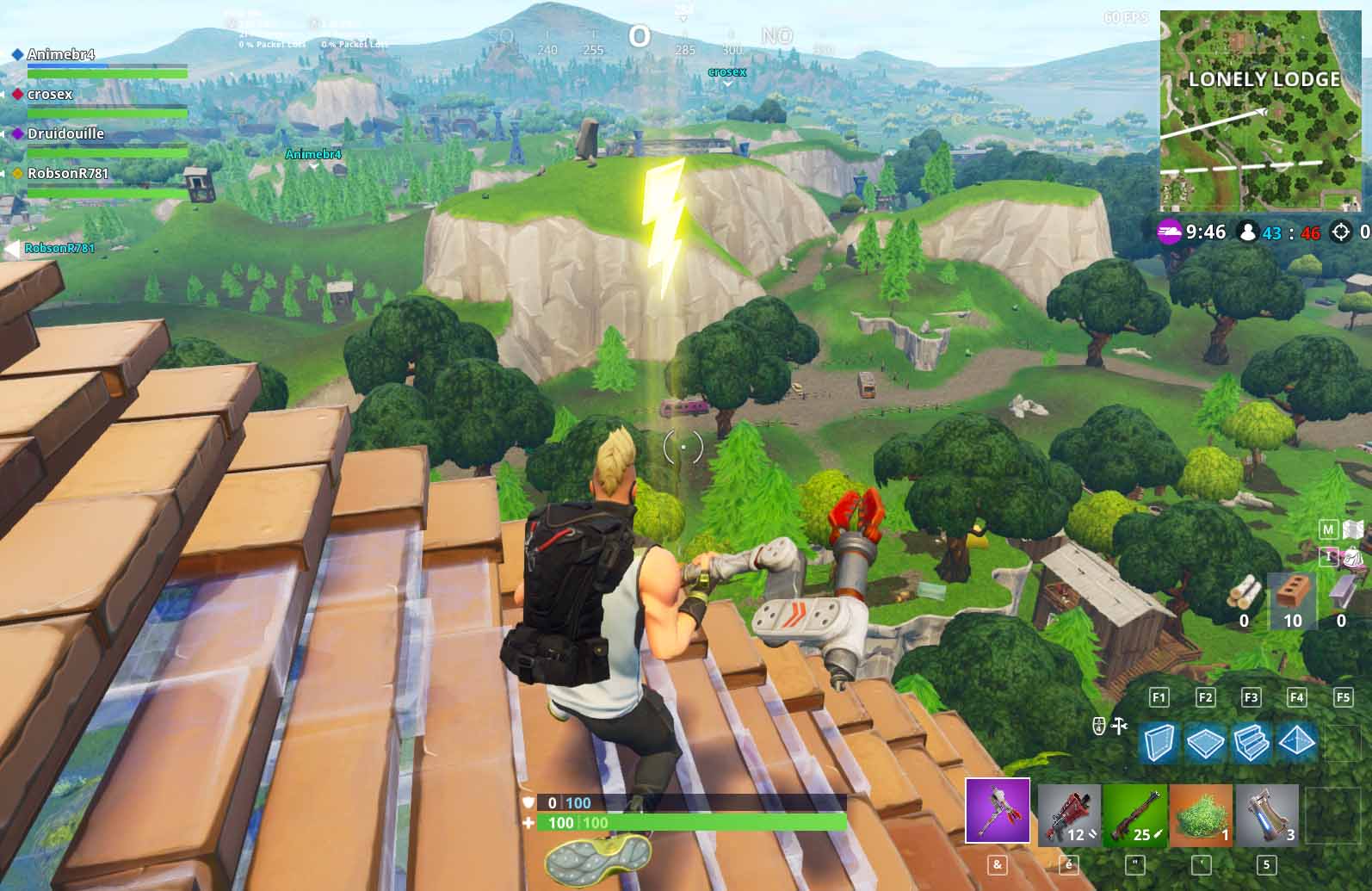Screen dimensions: 1372x891
Task: Switch to metal building material
Action: point(1341,594)
